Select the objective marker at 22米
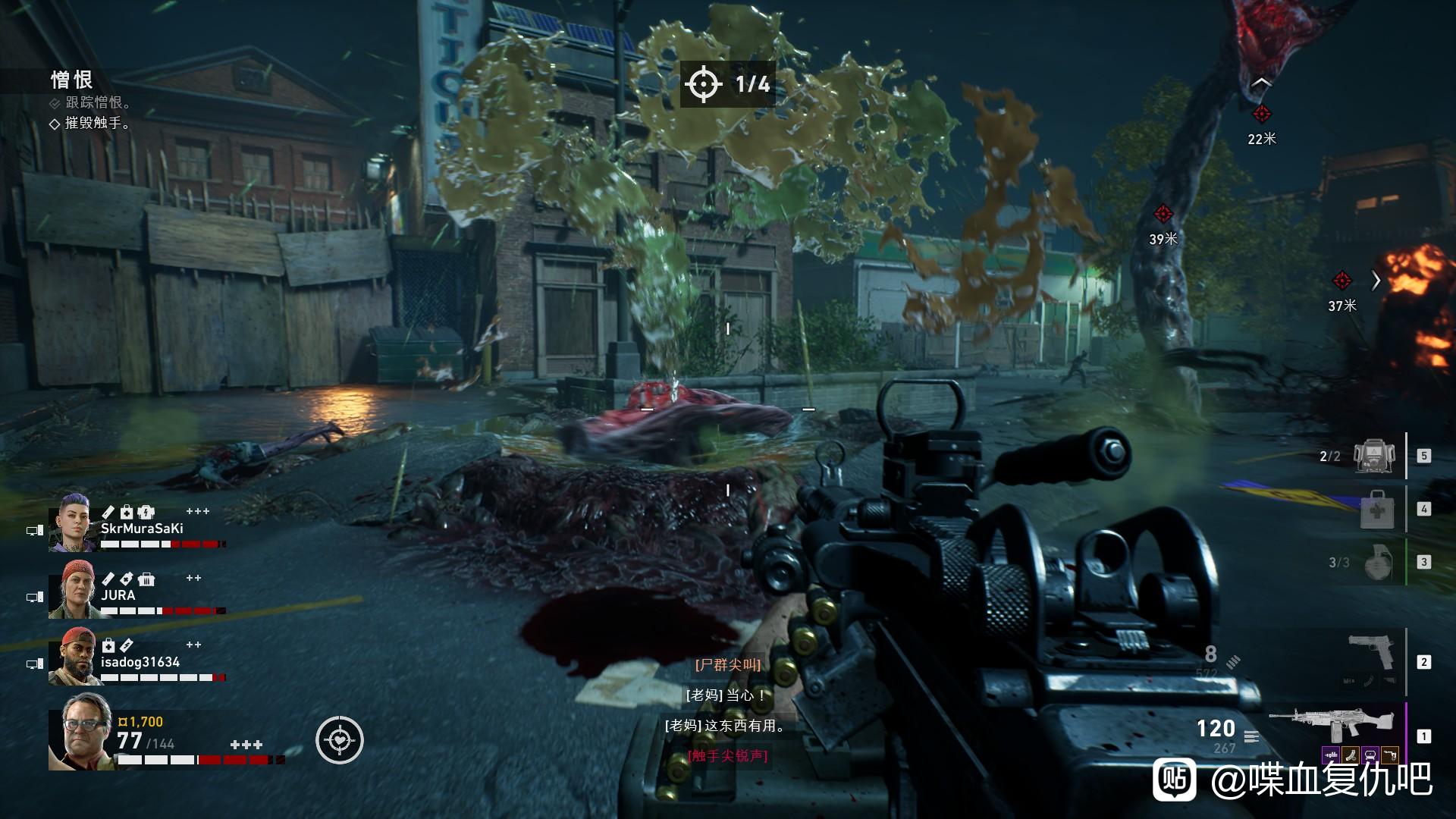The width and height of the screenshot is (1456, 819). pos(1261,115)
